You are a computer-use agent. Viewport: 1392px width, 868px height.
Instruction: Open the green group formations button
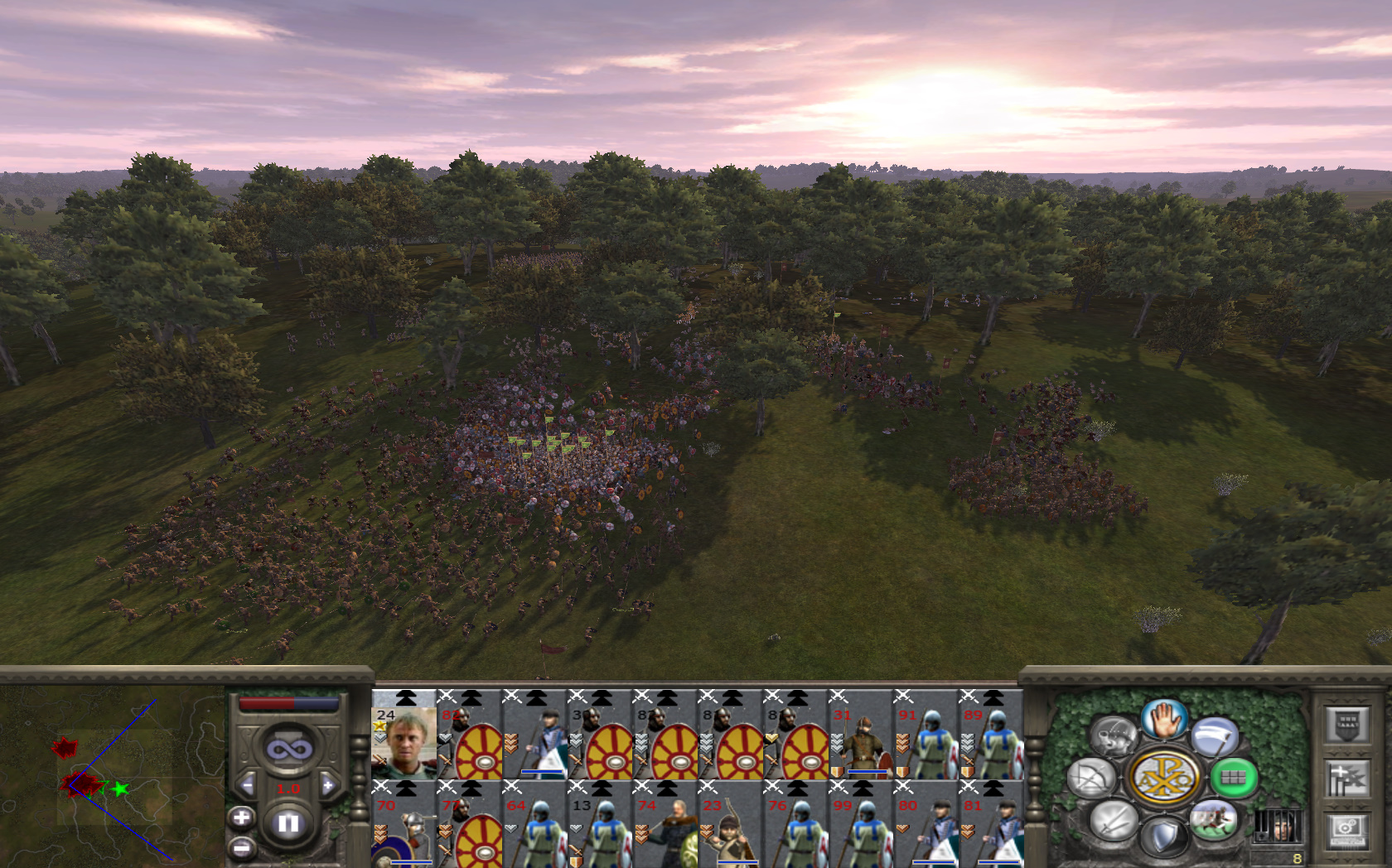click(1233, 778)
